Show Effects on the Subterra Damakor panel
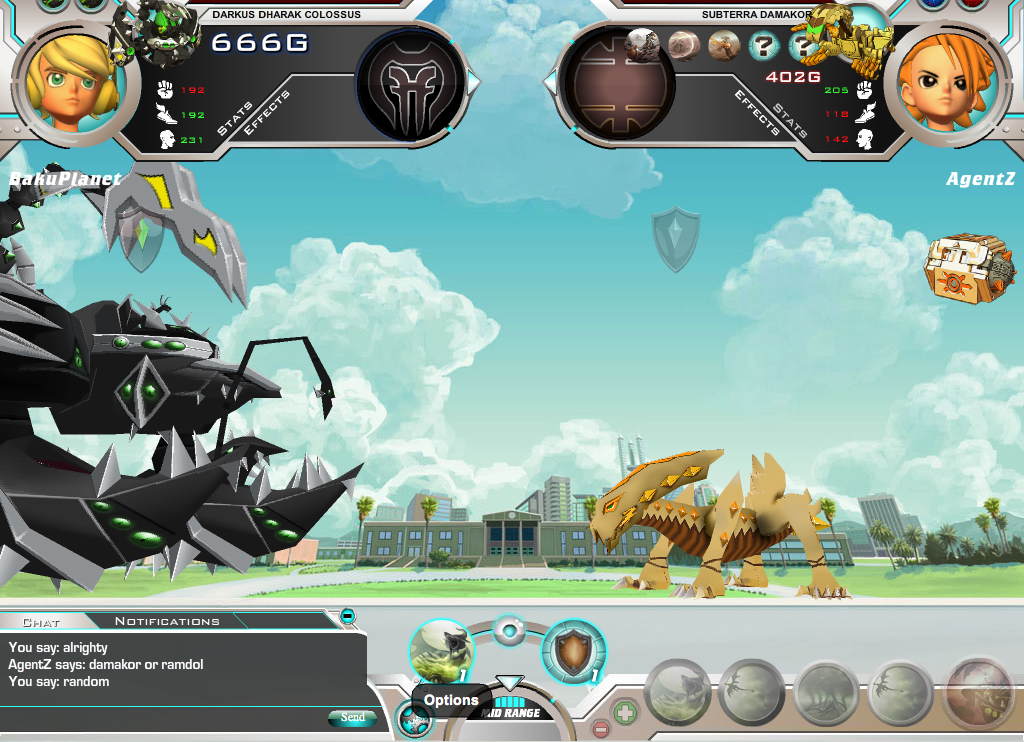Screen dimensions: 1024x742 (x=757, y=113)
